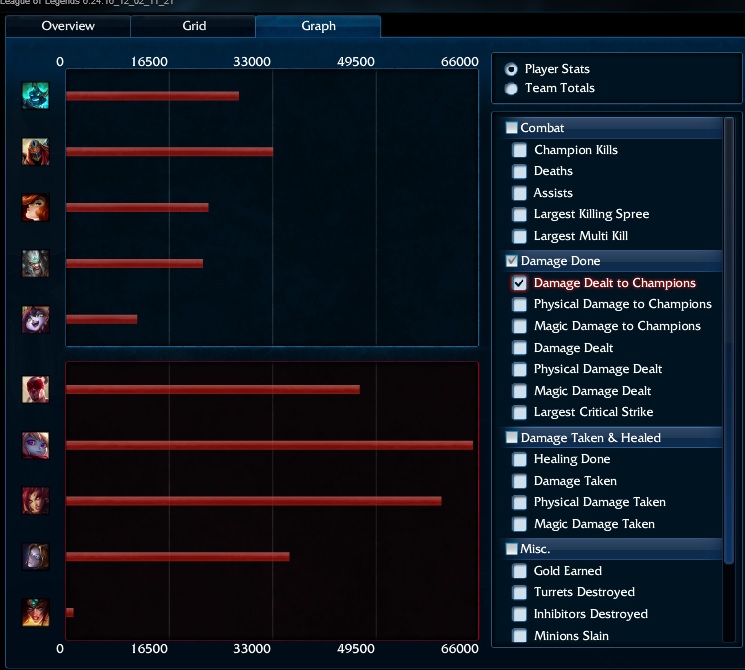Enable the Champion Kills checkbox
The image size is (745, 670).
pos(519,150)
